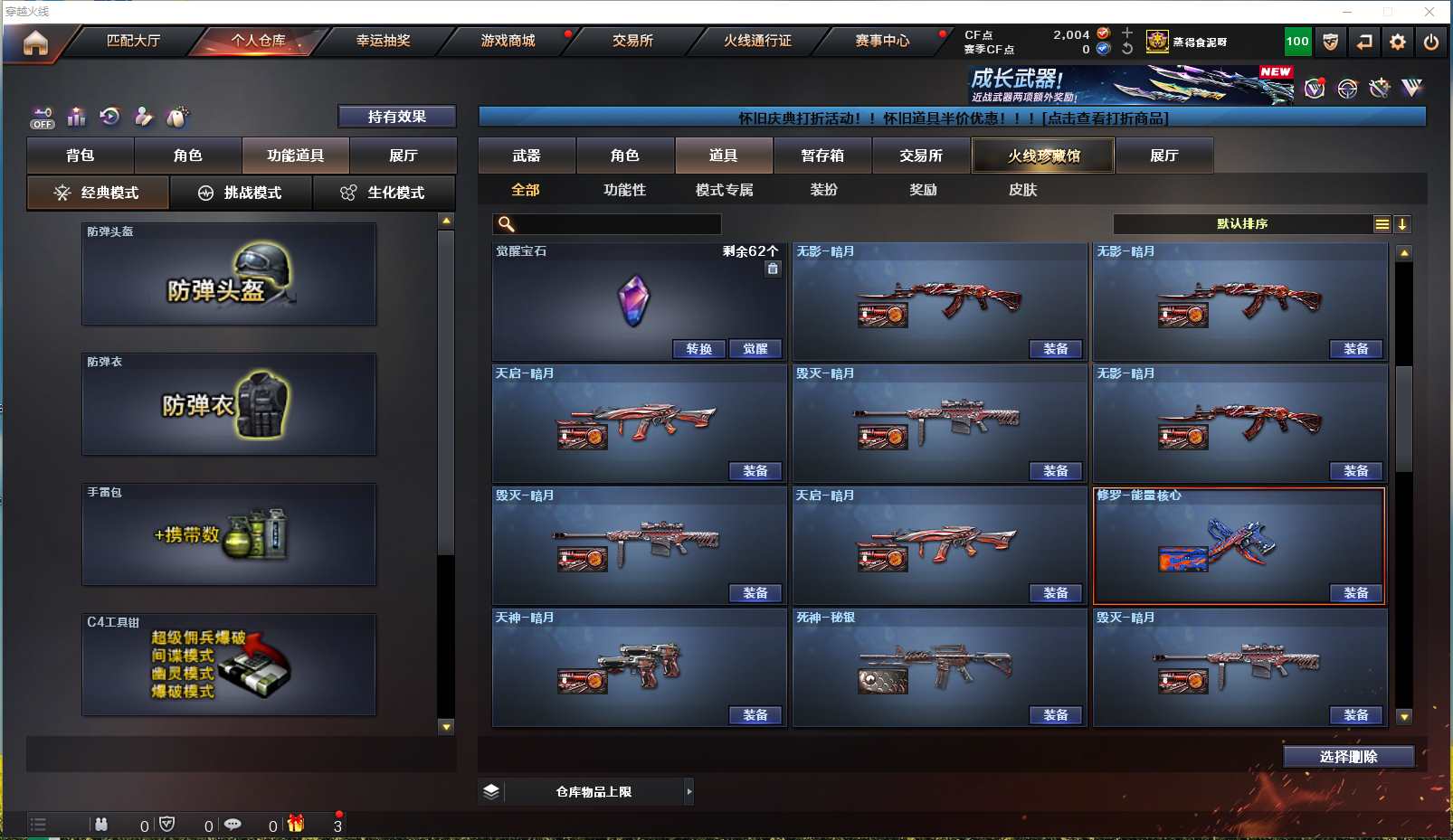This screenshot has width=1453, height=840.
Task: Select the 手雷包 grenade pack slot
Action: 229,535
